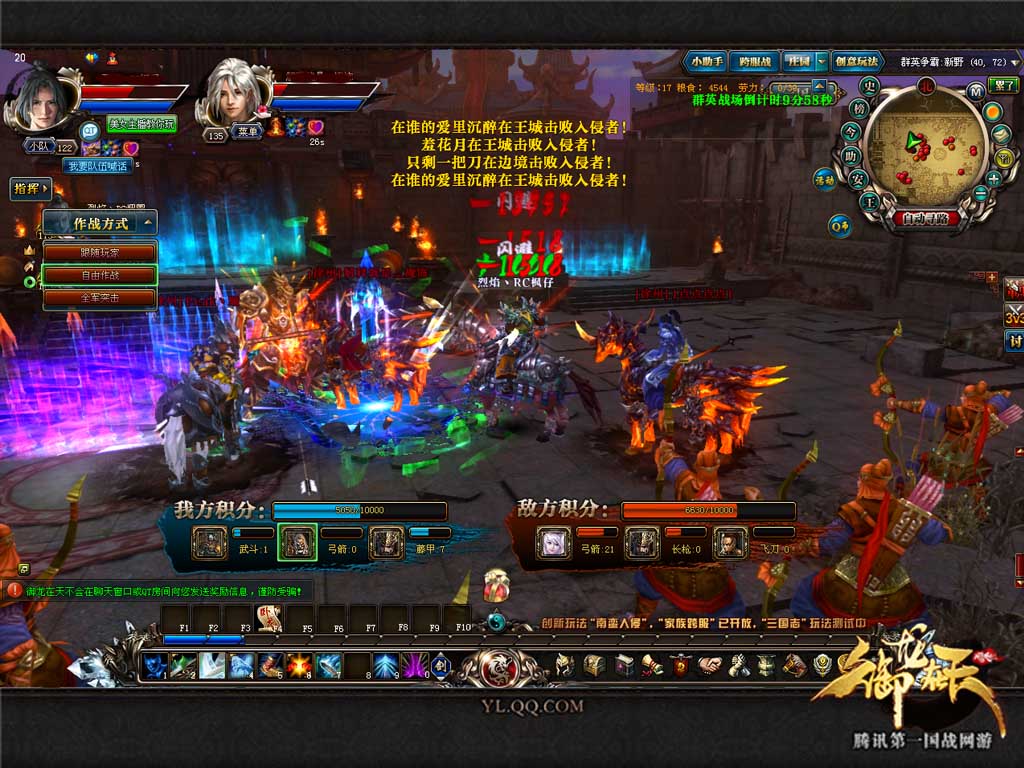
Task: Collapse the 作战方式 battle mode dropdown
Action: pyautogui.click(x=147, y=224)
